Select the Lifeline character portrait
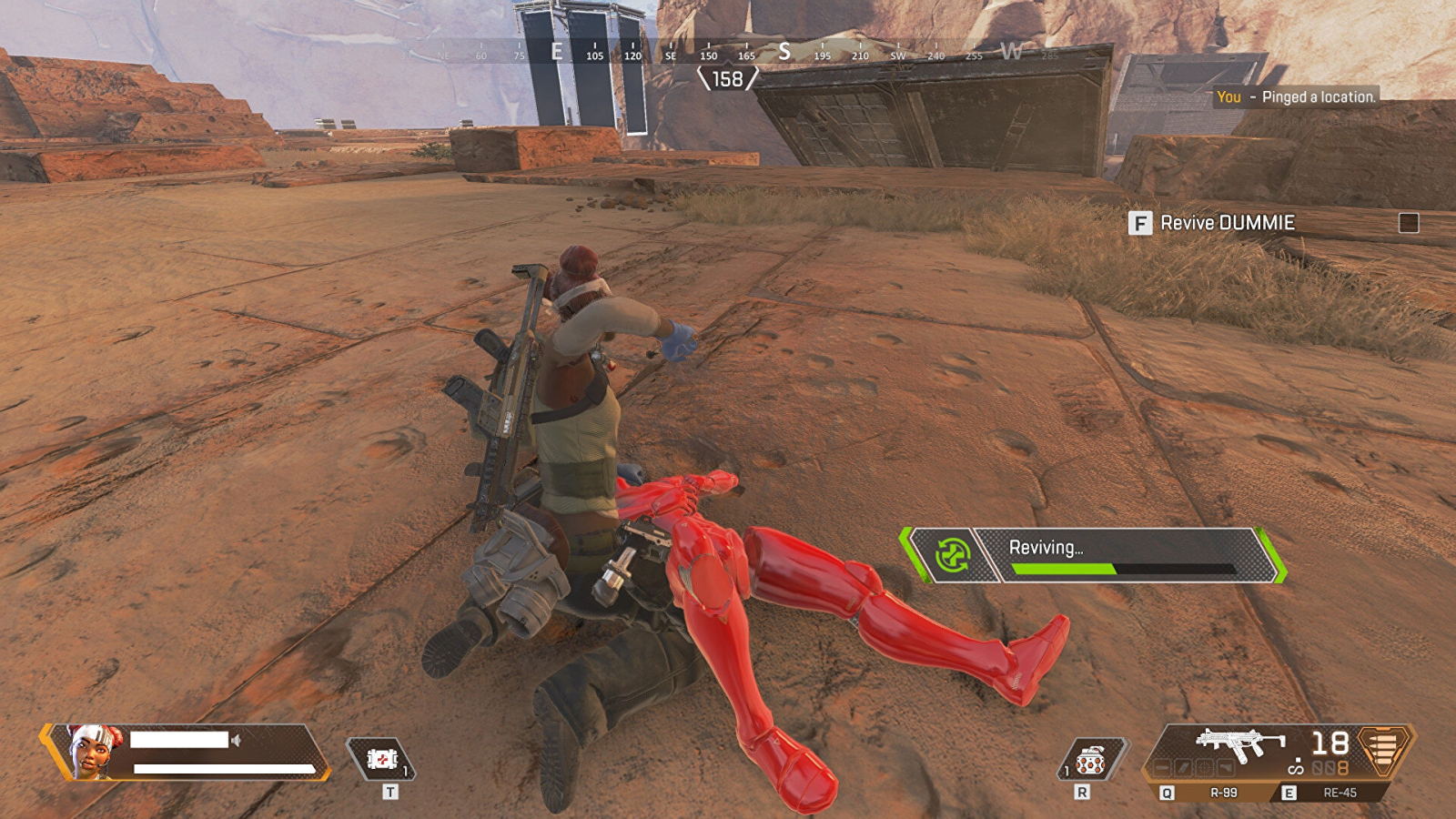 (x=93, y=750)
